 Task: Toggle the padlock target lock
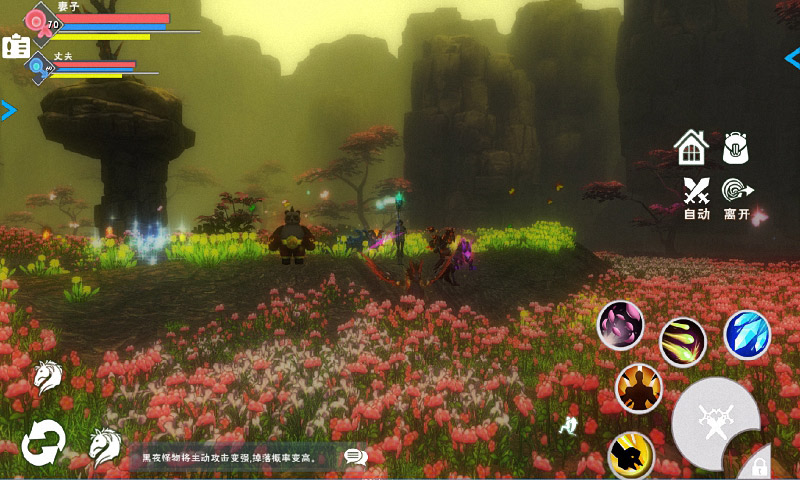point(760,466)
